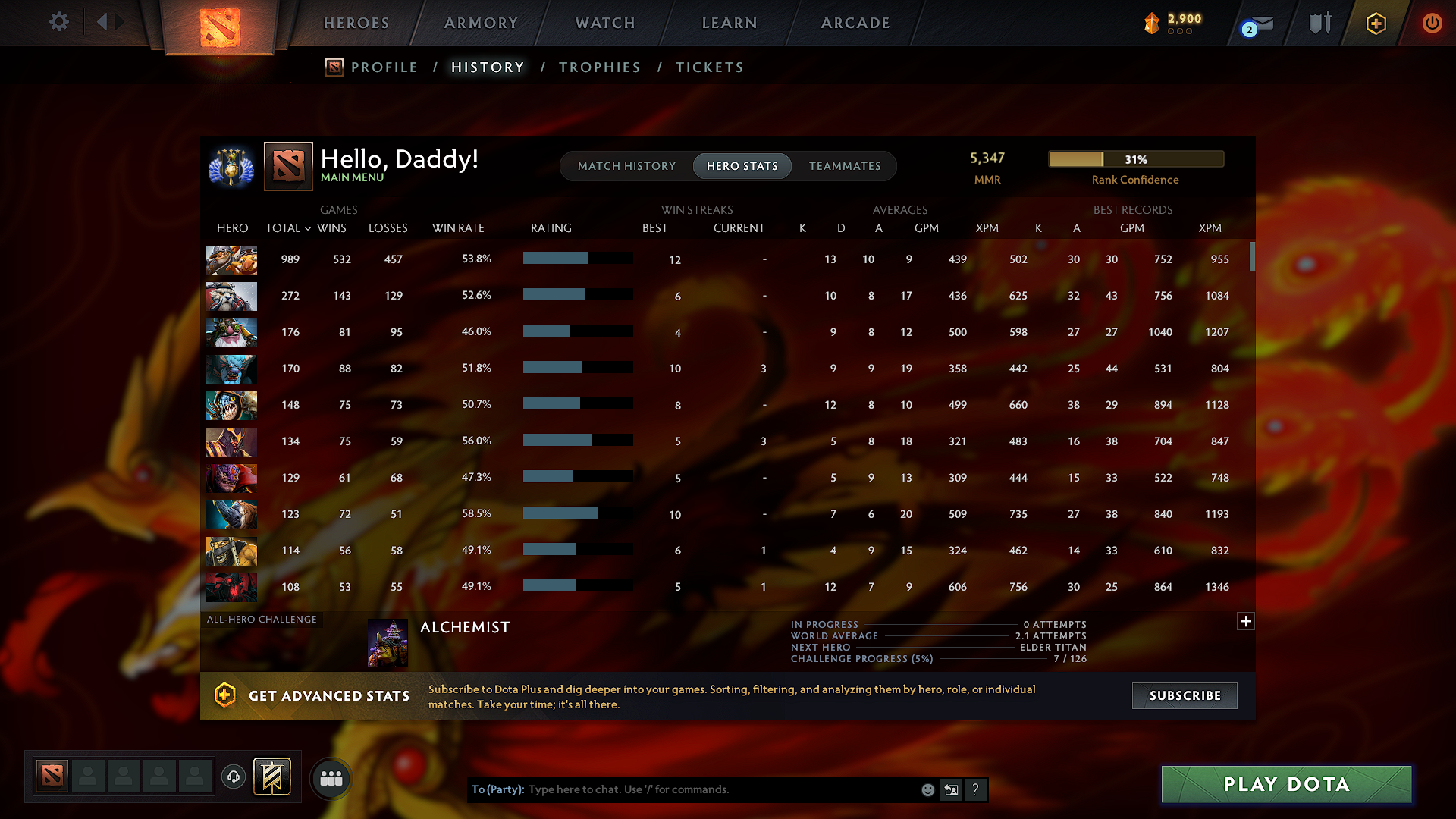This screenshot has width=1456, height=819.
Task: Open the party finder friends icon
Action: point(331,777)
